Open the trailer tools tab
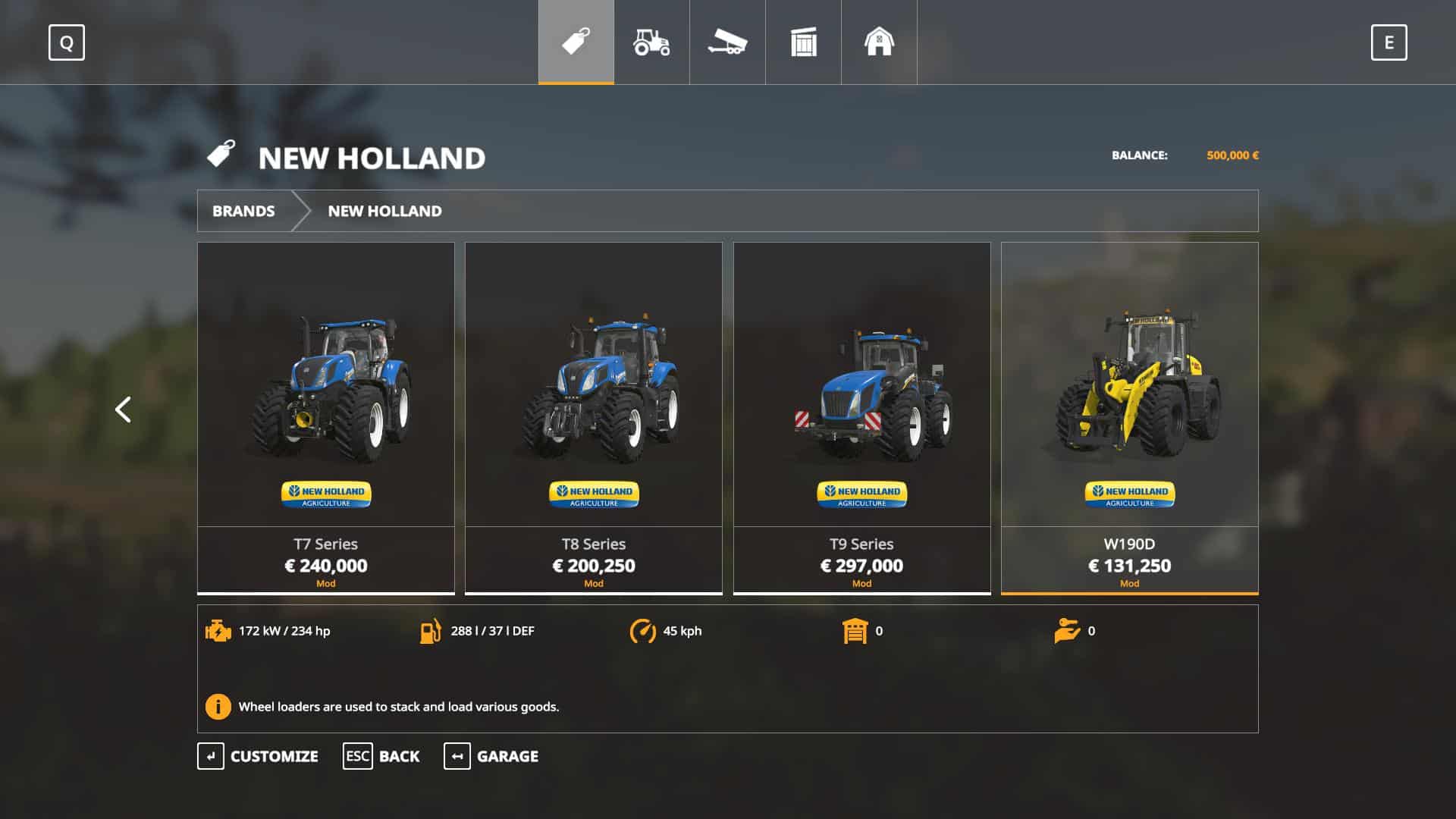 (x=727, y=42)
